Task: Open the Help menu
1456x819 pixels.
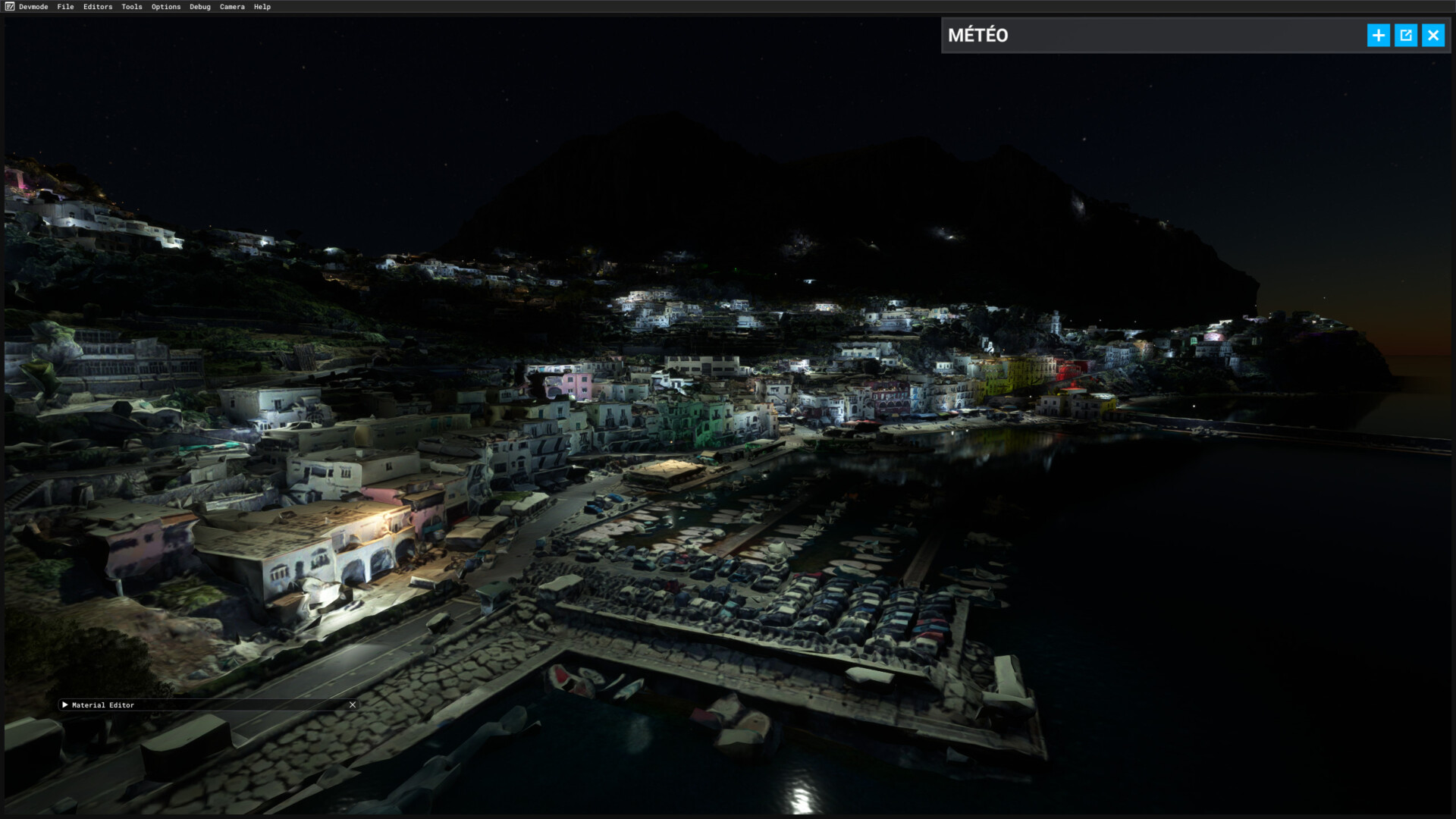Action: click(x=262, y=7)
